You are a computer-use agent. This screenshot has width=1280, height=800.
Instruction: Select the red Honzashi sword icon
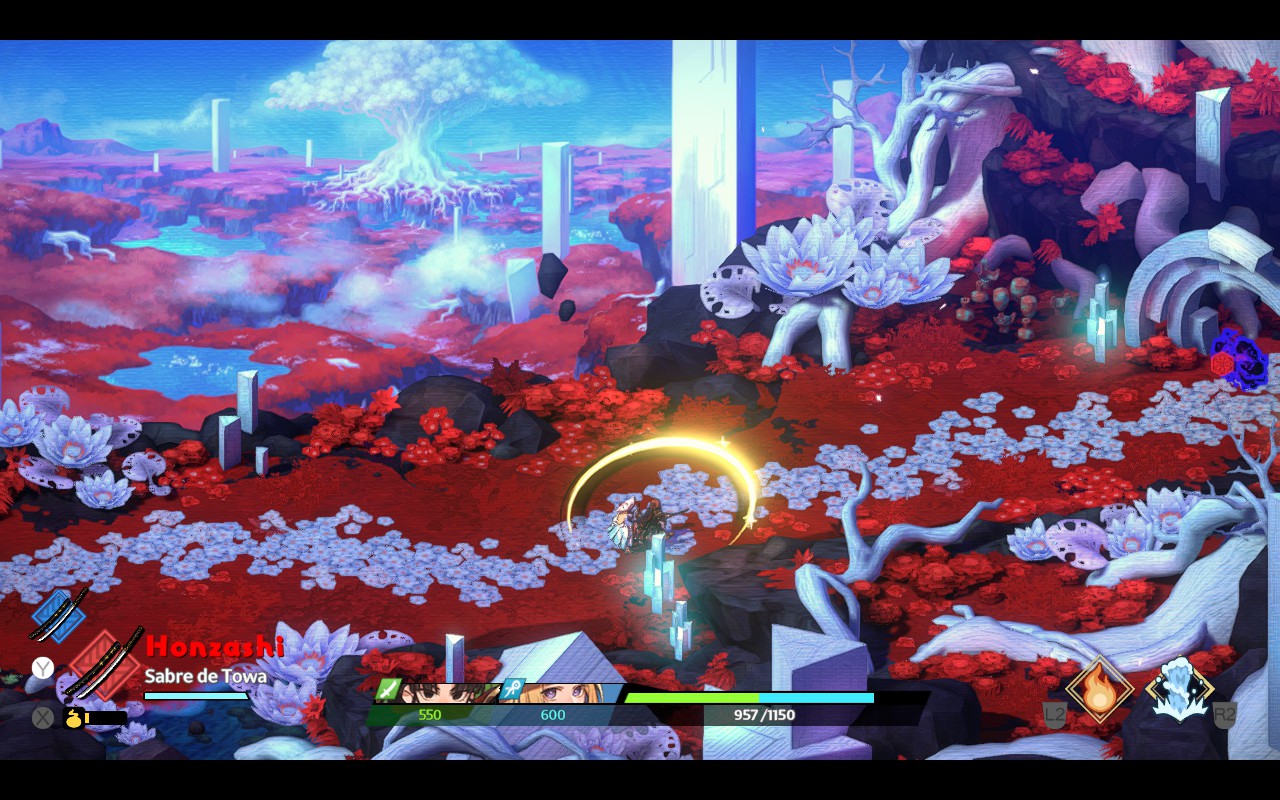pyautogui.click(x=104, y=663)
